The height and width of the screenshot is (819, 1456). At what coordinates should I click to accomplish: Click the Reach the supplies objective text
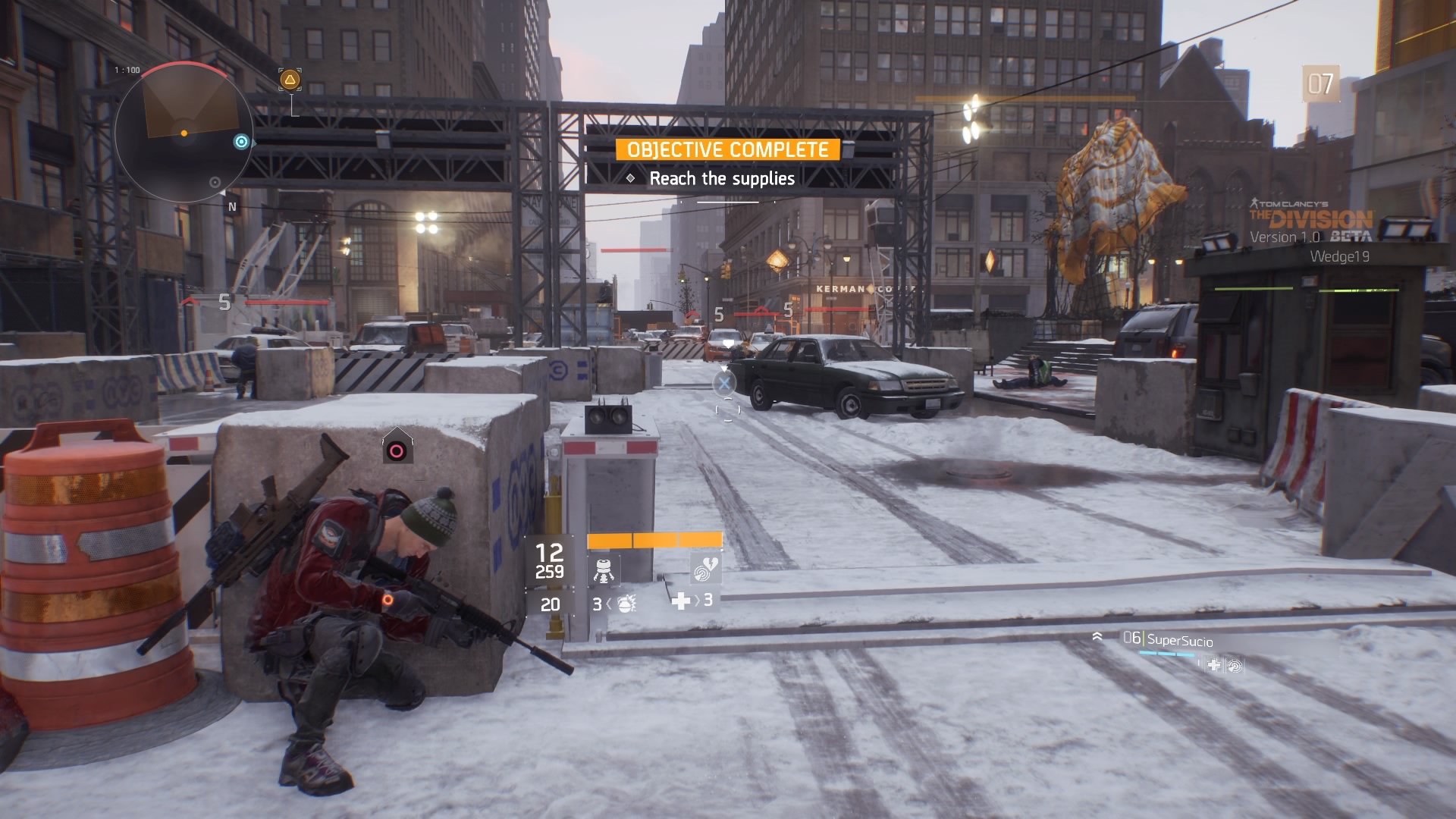[x=720, y=180]
